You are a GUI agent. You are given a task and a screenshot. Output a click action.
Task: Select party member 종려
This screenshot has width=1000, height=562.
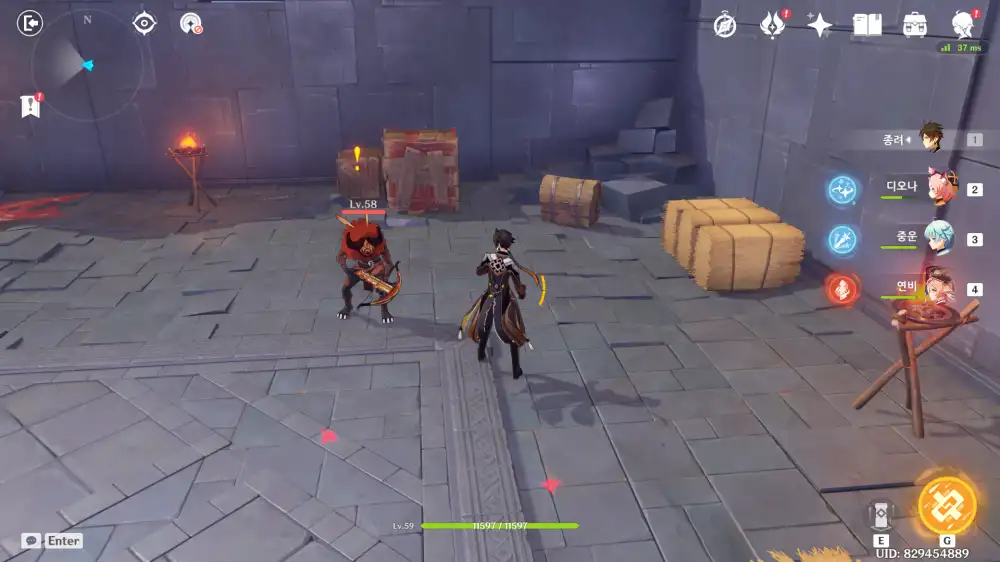(931, 140)
